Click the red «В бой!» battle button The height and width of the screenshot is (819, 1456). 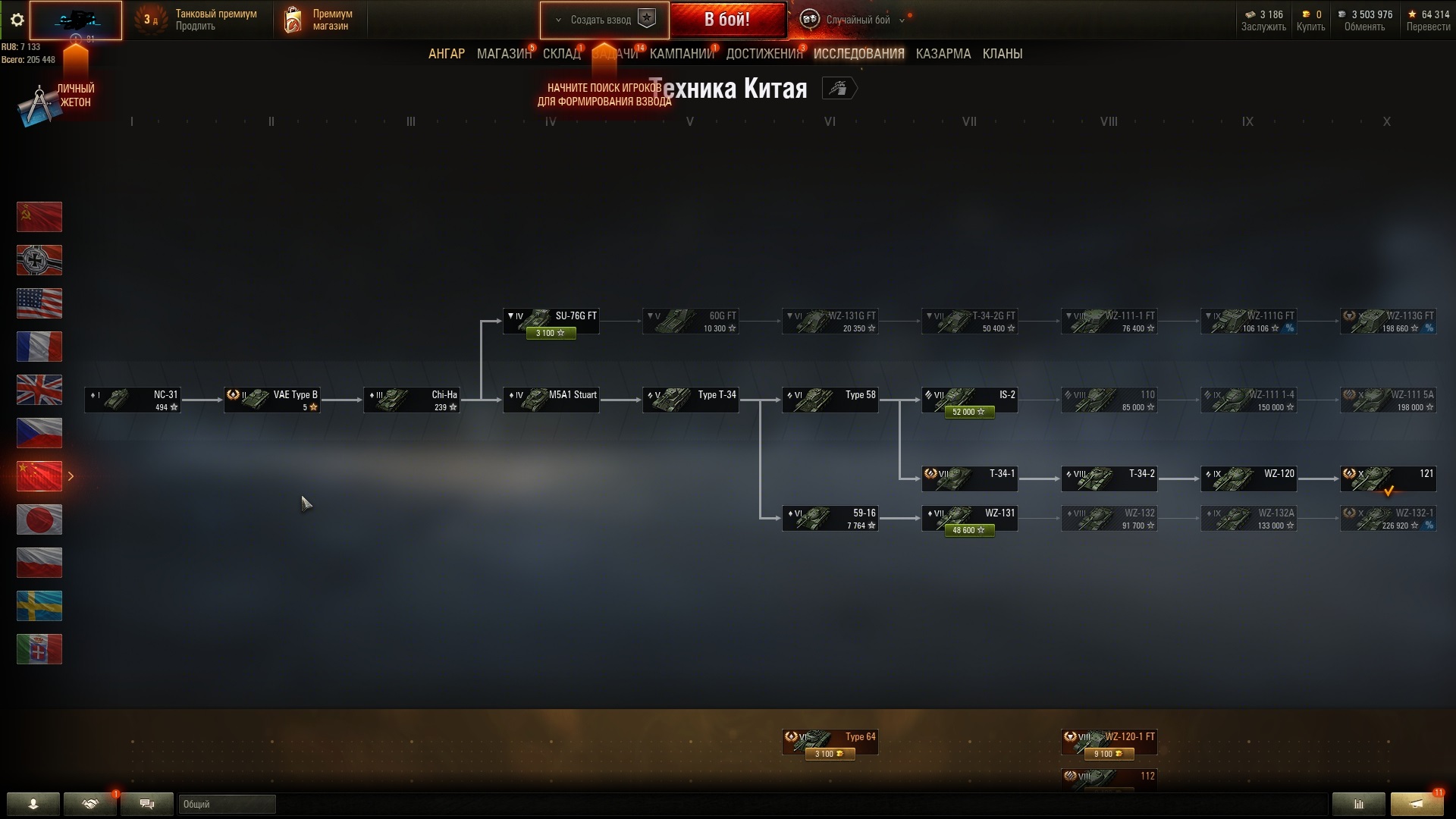click(x=727, y=20)
